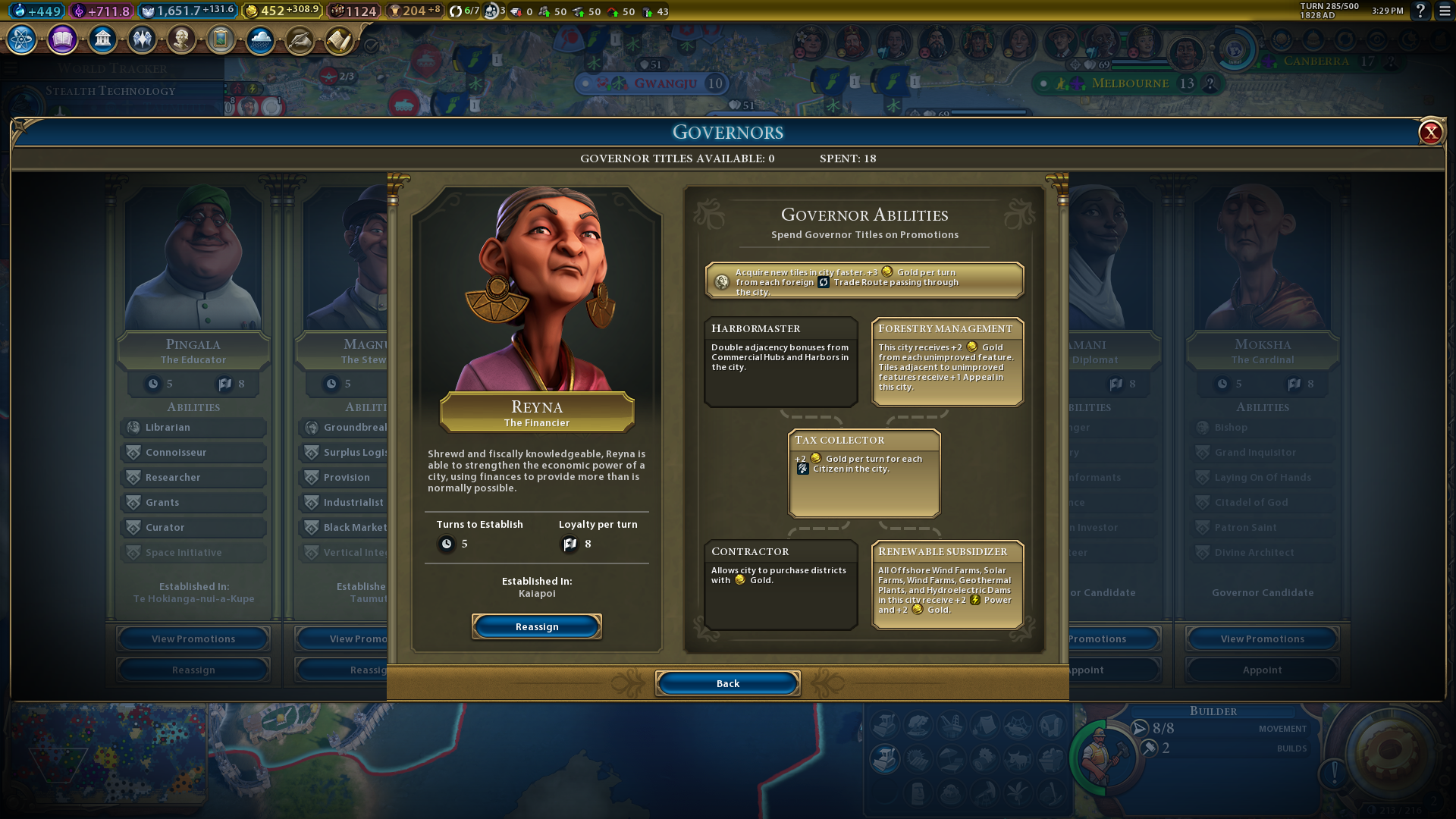Appoint Moksha the Cardinal
The width and height of the screenshot is (1456, 819).
tap(1262, 670)
